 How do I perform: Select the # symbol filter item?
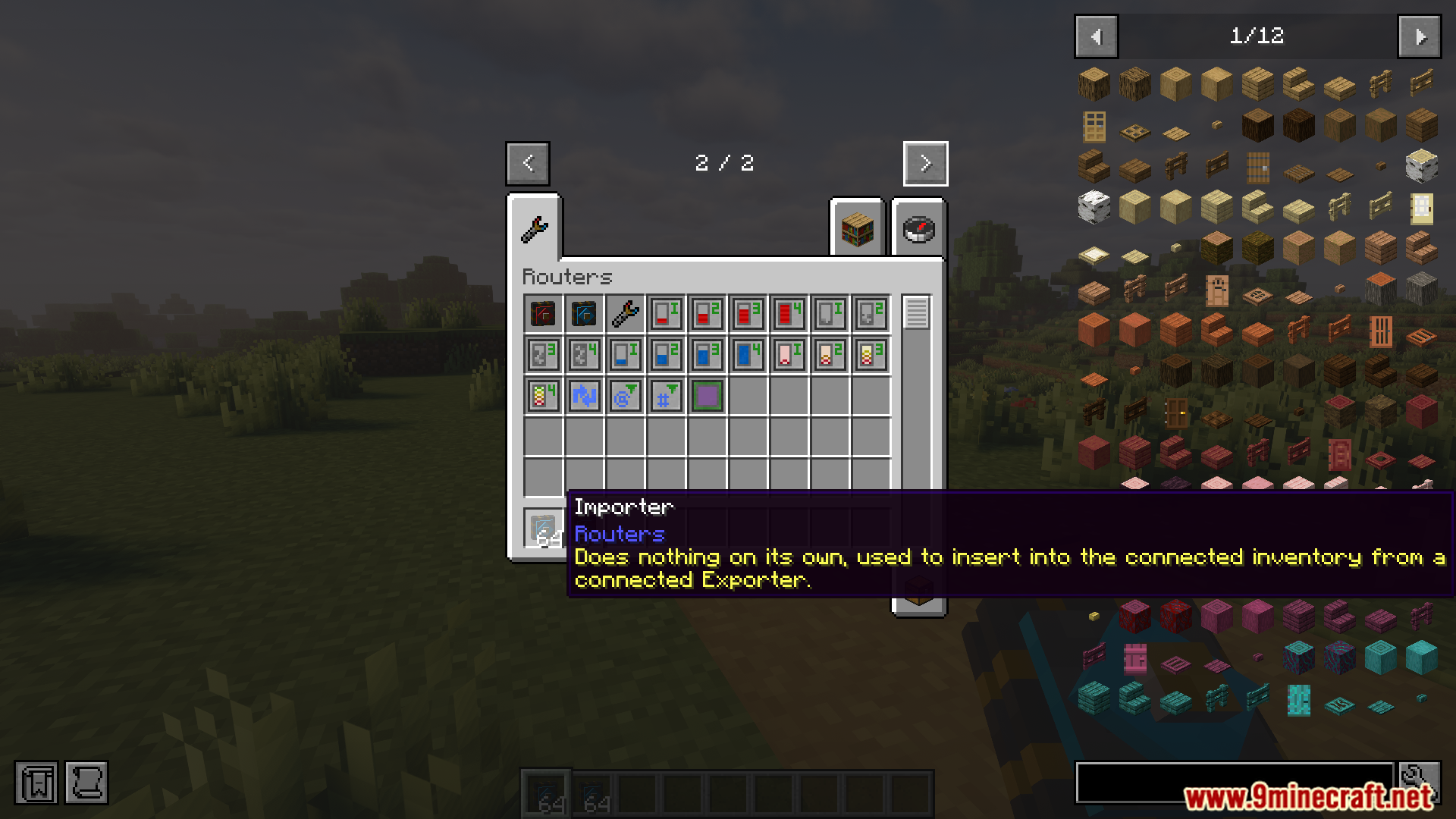665,394
